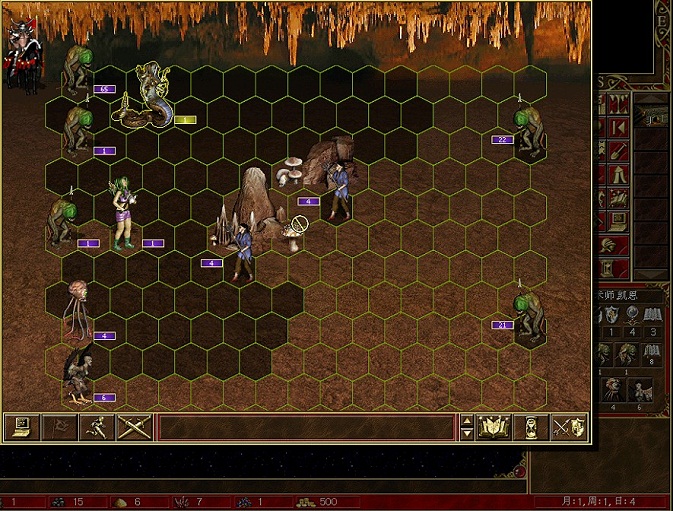Image resolution: width=673 pixels, height=511 pixels.
Task: Defend with the sword and shield button
Action: pos(568,427)
